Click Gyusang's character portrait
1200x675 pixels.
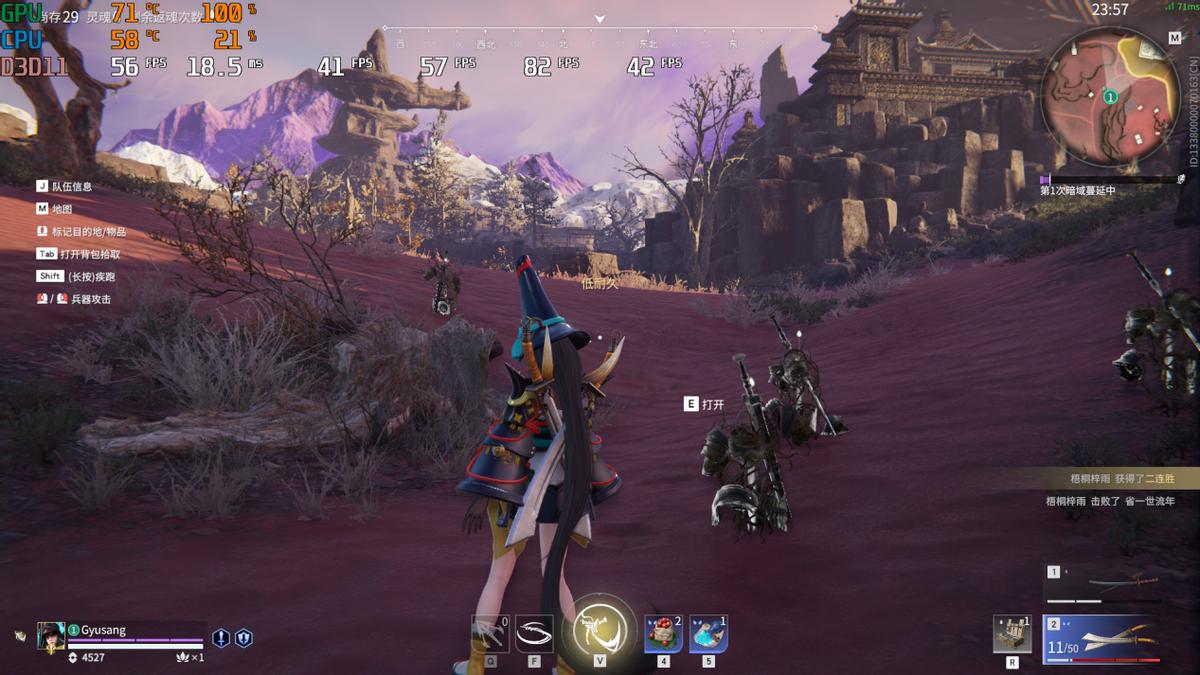[51, 636]
